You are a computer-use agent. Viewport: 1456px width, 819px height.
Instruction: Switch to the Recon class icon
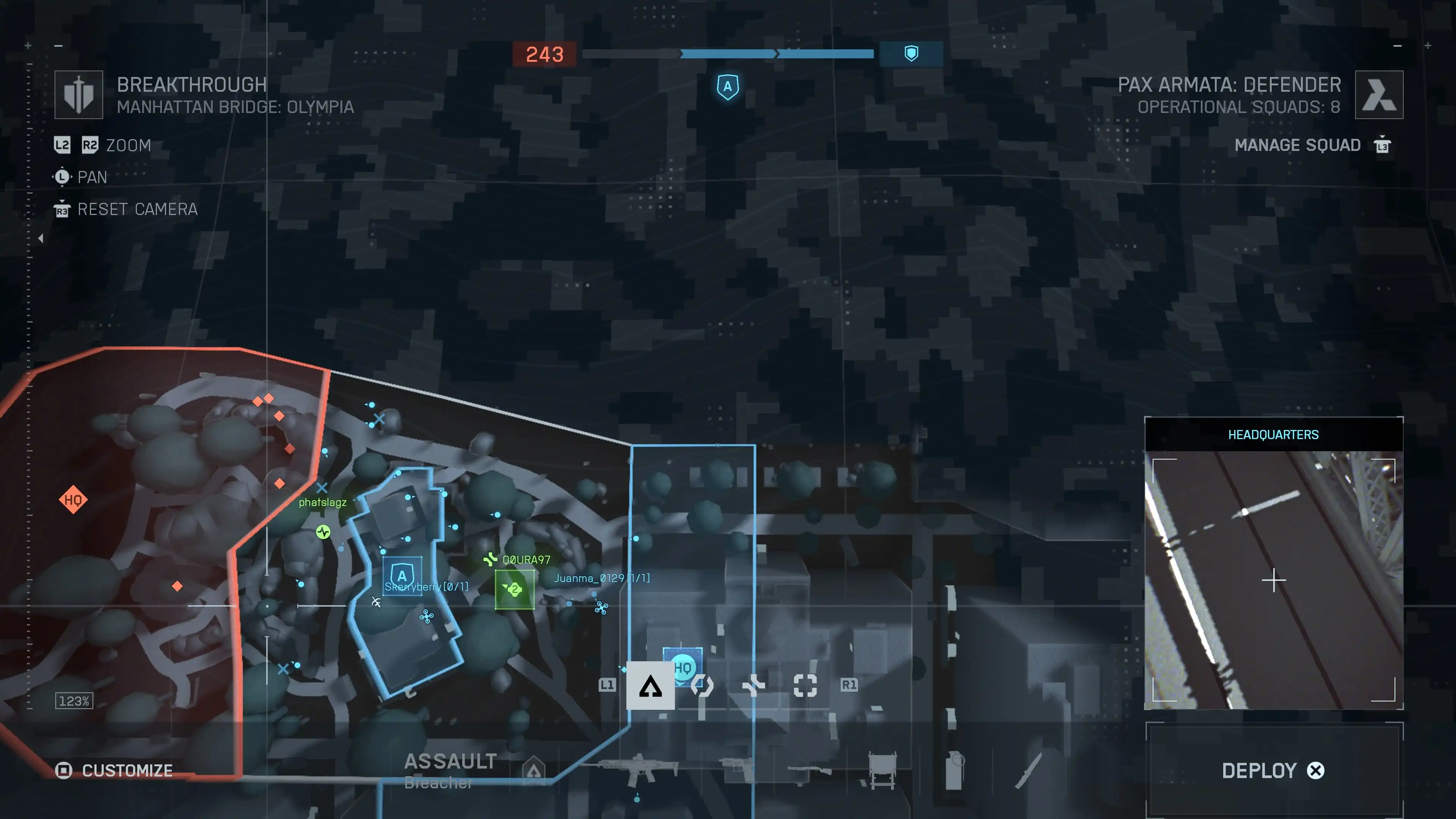805,686
